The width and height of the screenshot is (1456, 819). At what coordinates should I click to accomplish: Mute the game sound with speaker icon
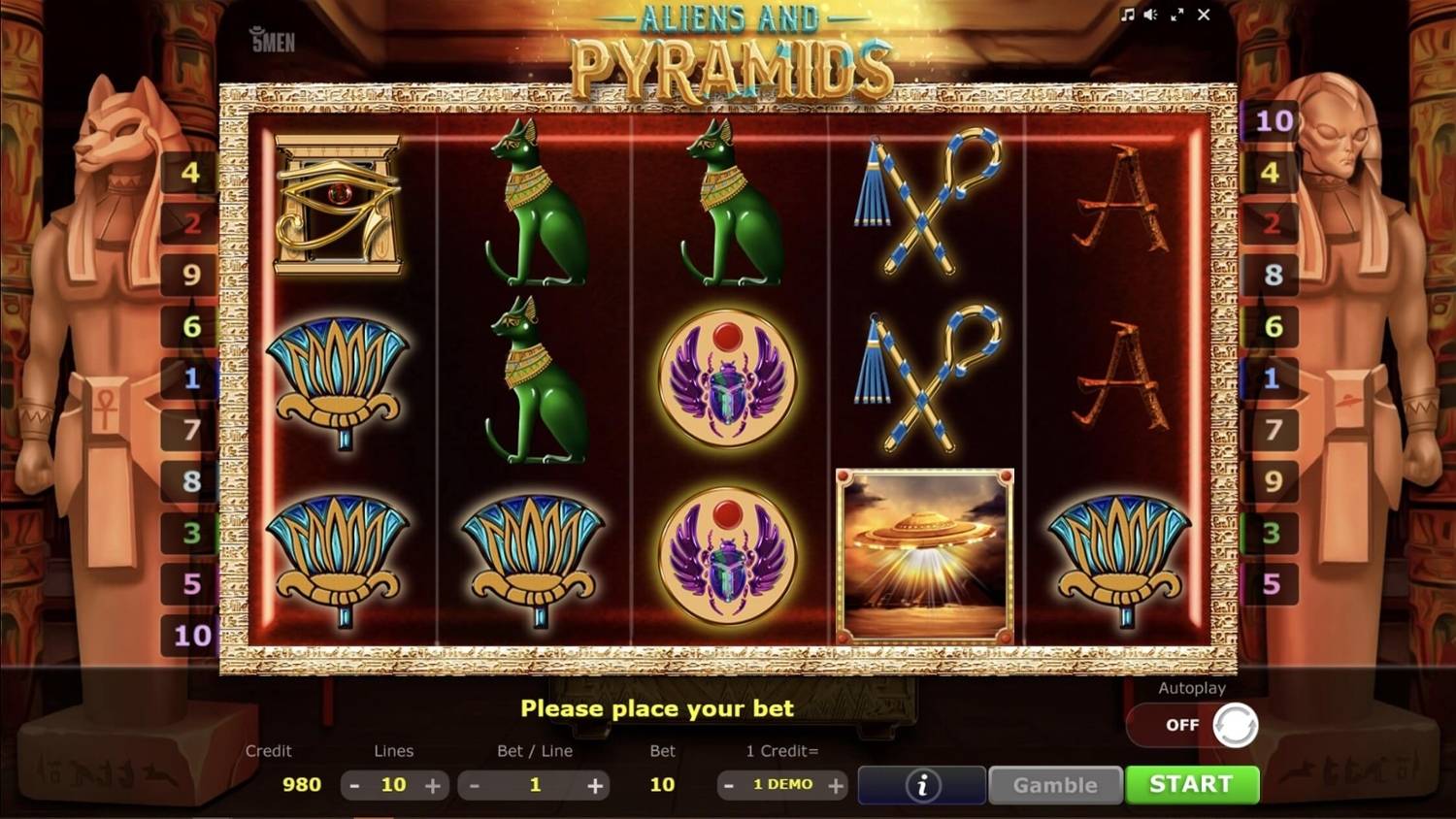coord(1151,15)
